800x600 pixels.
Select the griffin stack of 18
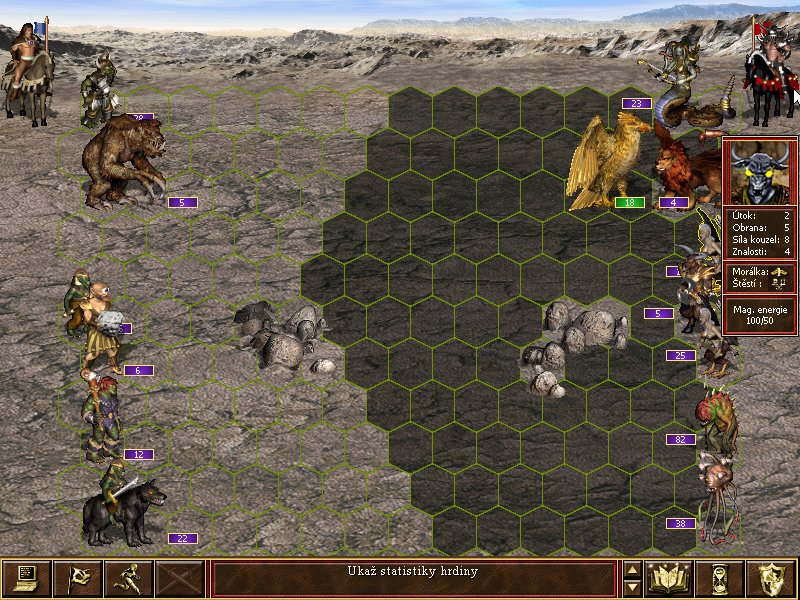[606, 160]
